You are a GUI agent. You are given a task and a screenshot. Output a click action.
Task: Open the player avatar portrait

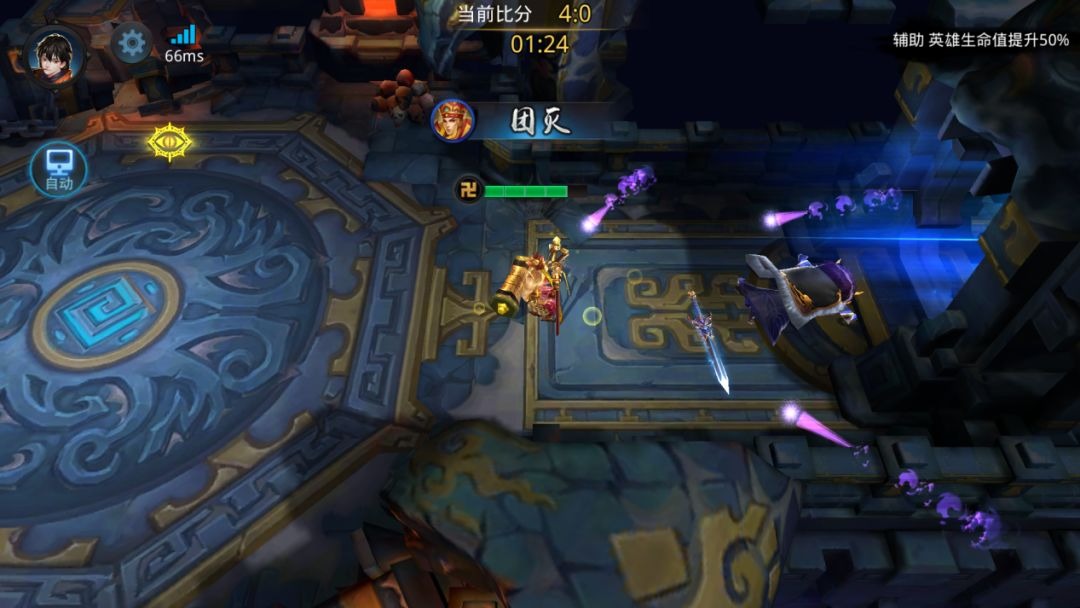(54, 54)
